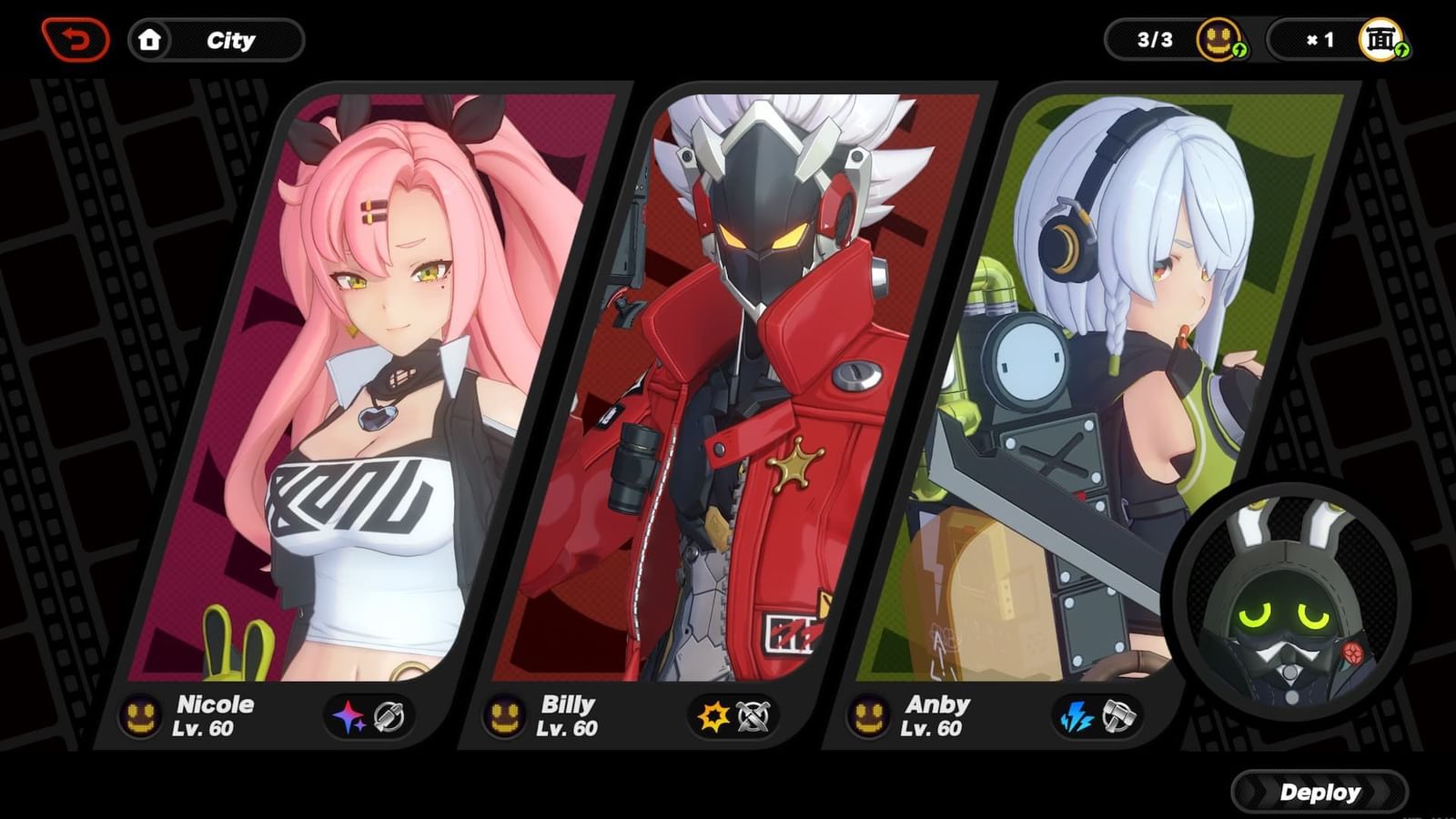
Task: Click Anby's Stun specialty hammer icon
Action: pos(1117,717)
